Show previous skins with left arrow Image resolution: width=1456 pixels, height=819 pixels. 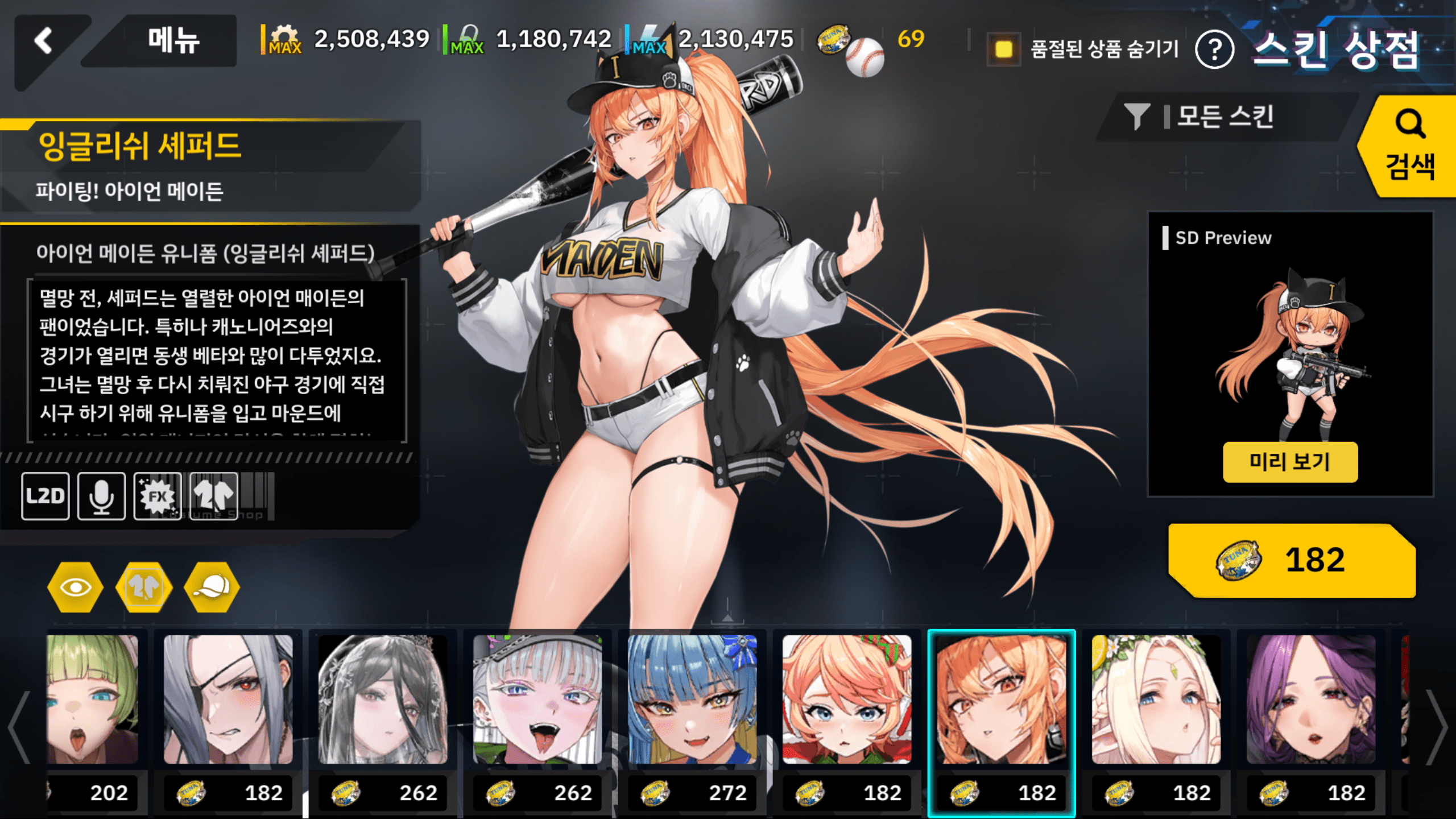coord(19,727)
